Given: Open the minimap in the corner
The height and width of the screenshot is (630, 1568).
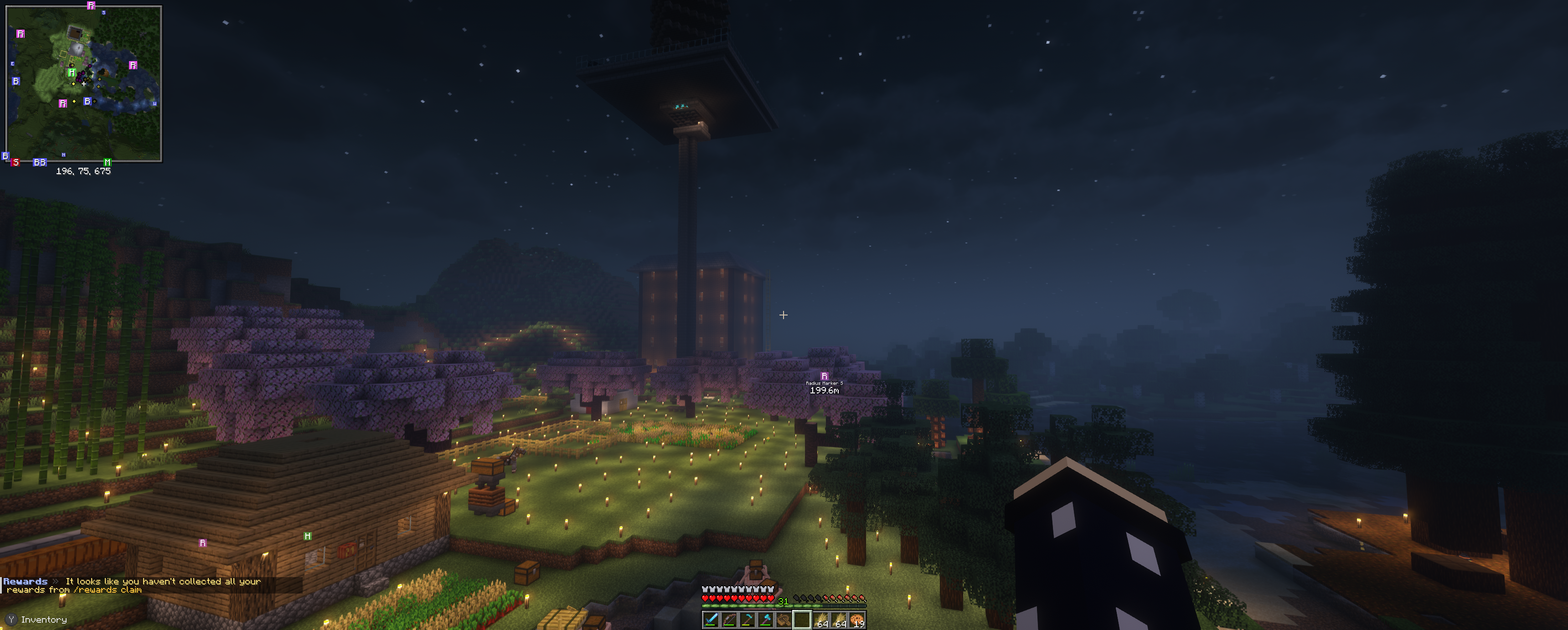Looking at the screenshot, I should [x=83, y=83].
